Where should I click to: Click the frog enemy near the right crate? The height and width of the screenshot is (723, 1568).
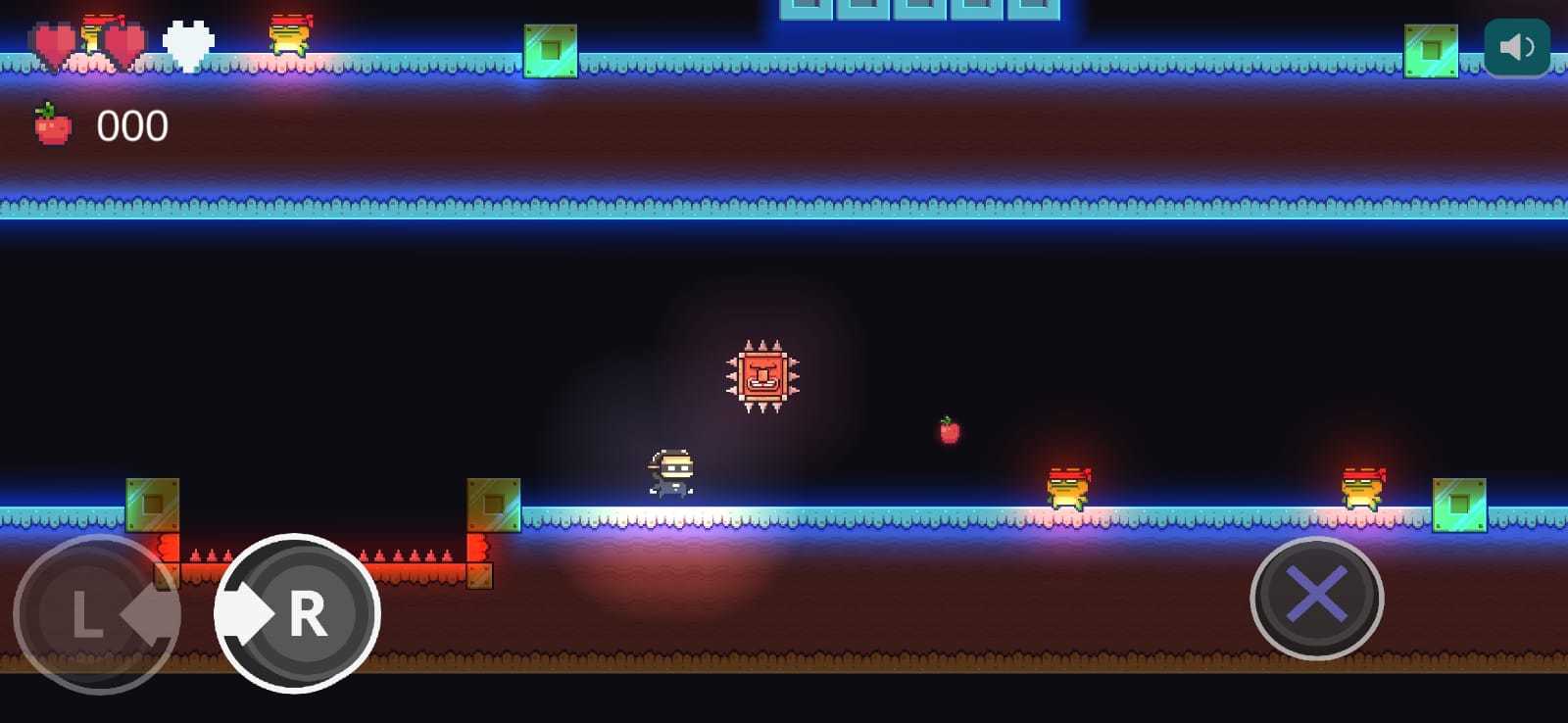[1364, 487]
